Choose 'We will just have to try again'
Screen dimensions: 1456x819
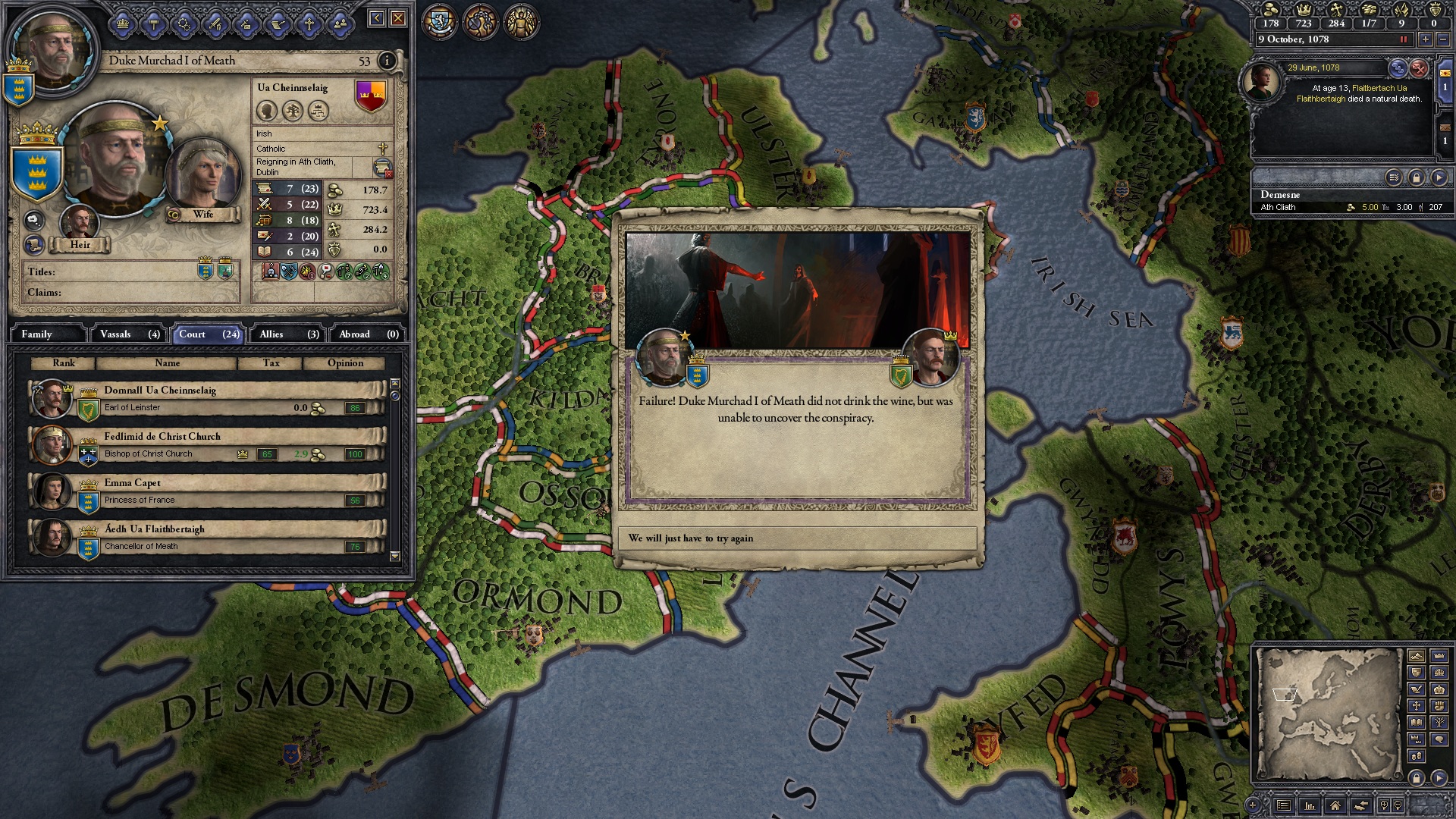click(x=797, y=538)
